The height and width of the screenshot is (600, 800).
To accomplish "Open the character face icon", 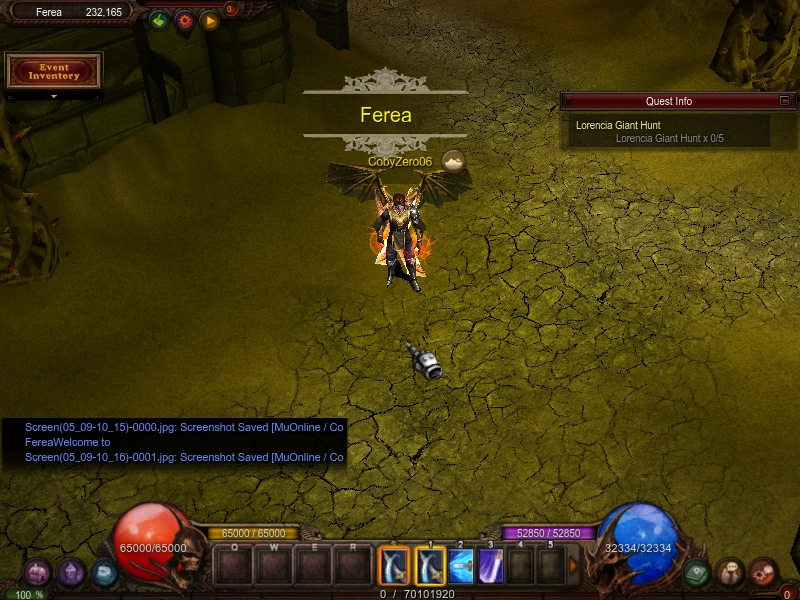I will (731, 573).
